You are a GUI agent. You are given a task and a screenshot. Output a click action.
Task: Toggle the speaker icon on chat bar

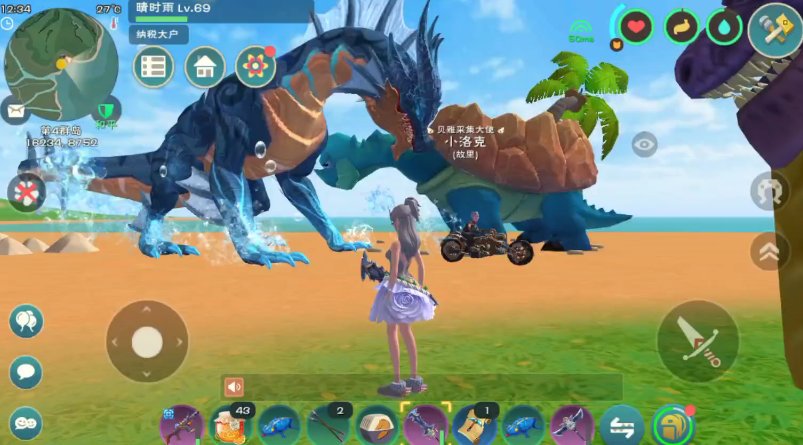[x=234, y=387]
